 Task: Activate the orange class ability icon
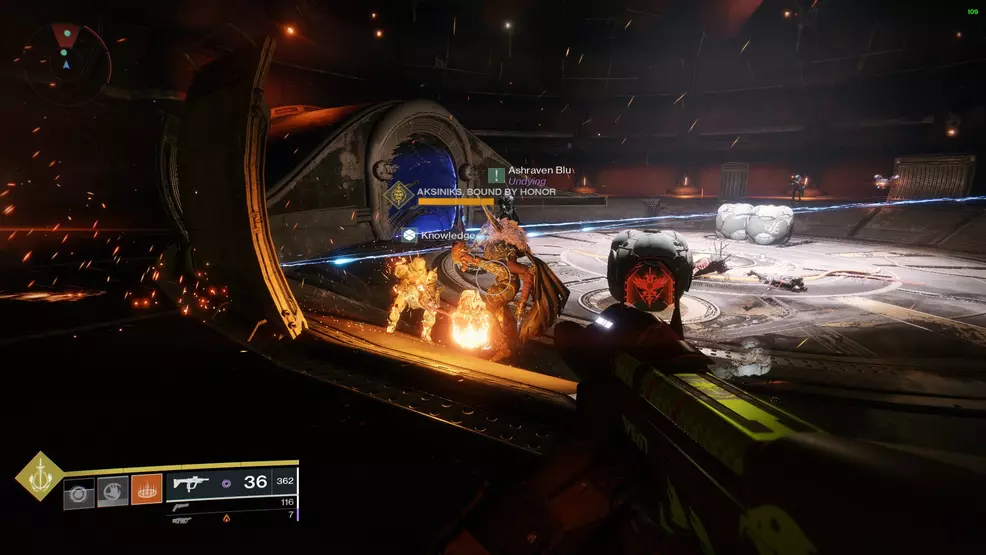[146, 490]
